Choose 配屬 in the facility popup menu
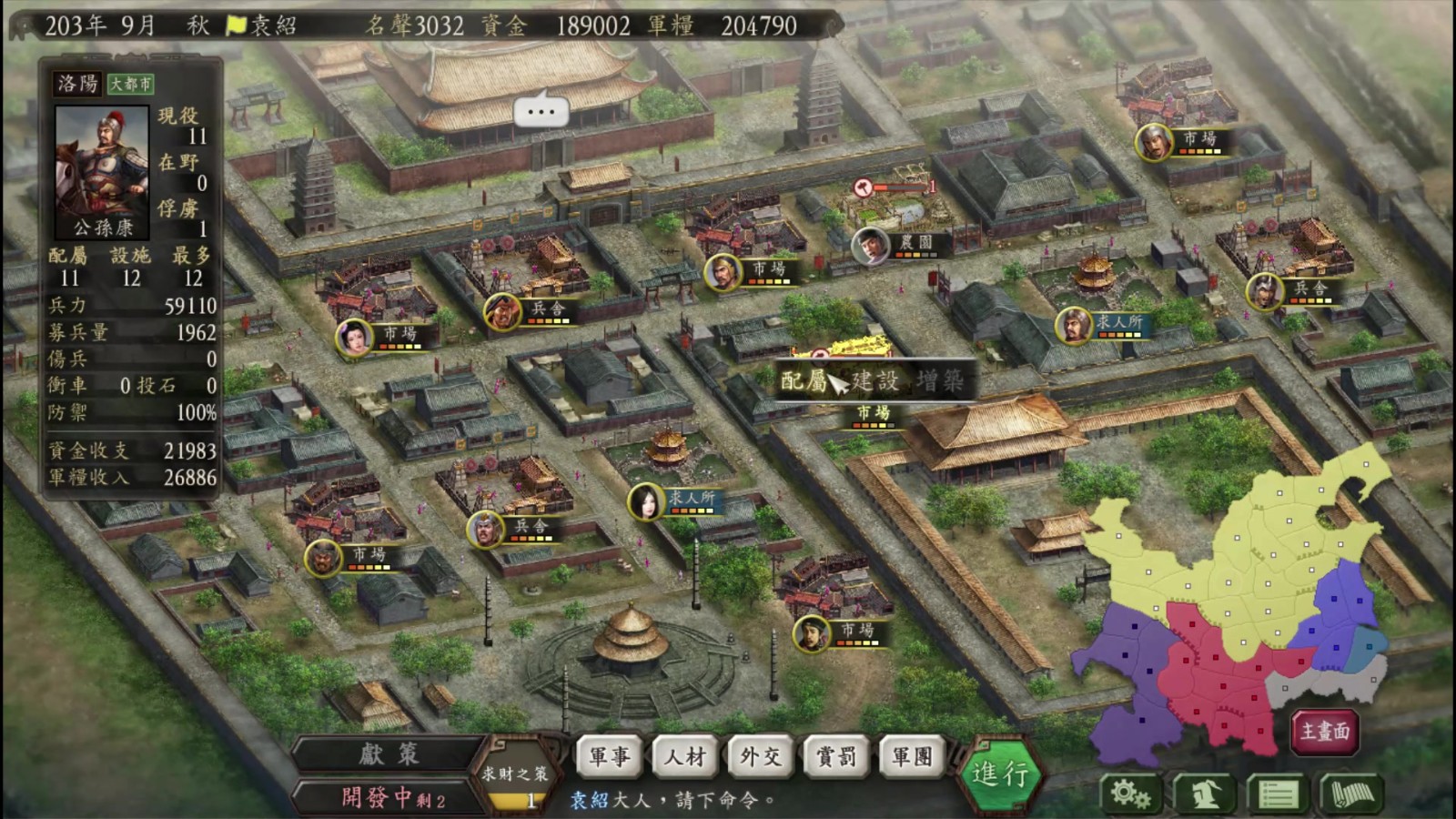1456x819 pixels. [x=804, y=380]
